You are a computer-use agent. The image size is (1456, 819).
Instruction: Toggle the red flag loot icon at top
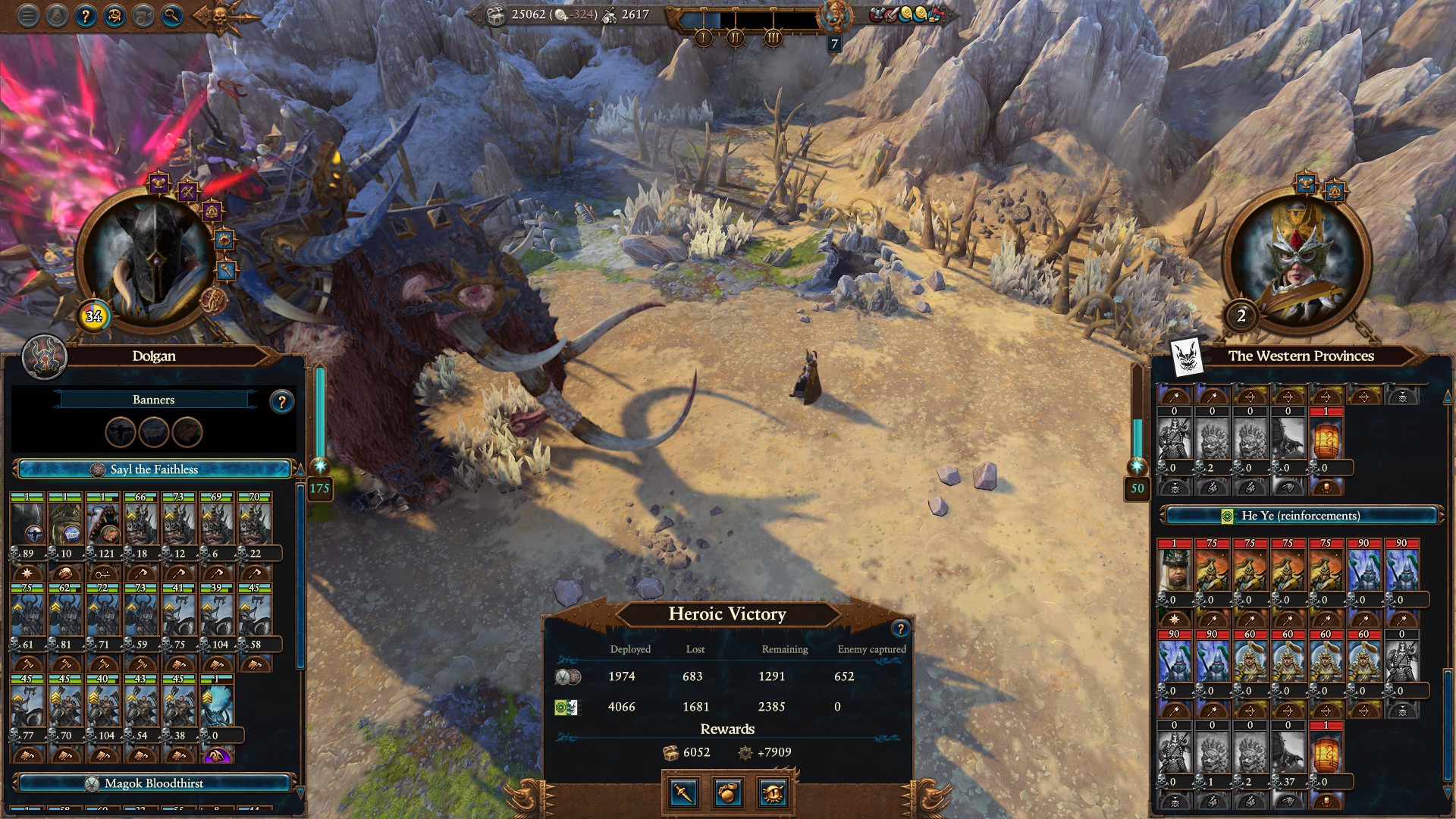click(934, 14)
